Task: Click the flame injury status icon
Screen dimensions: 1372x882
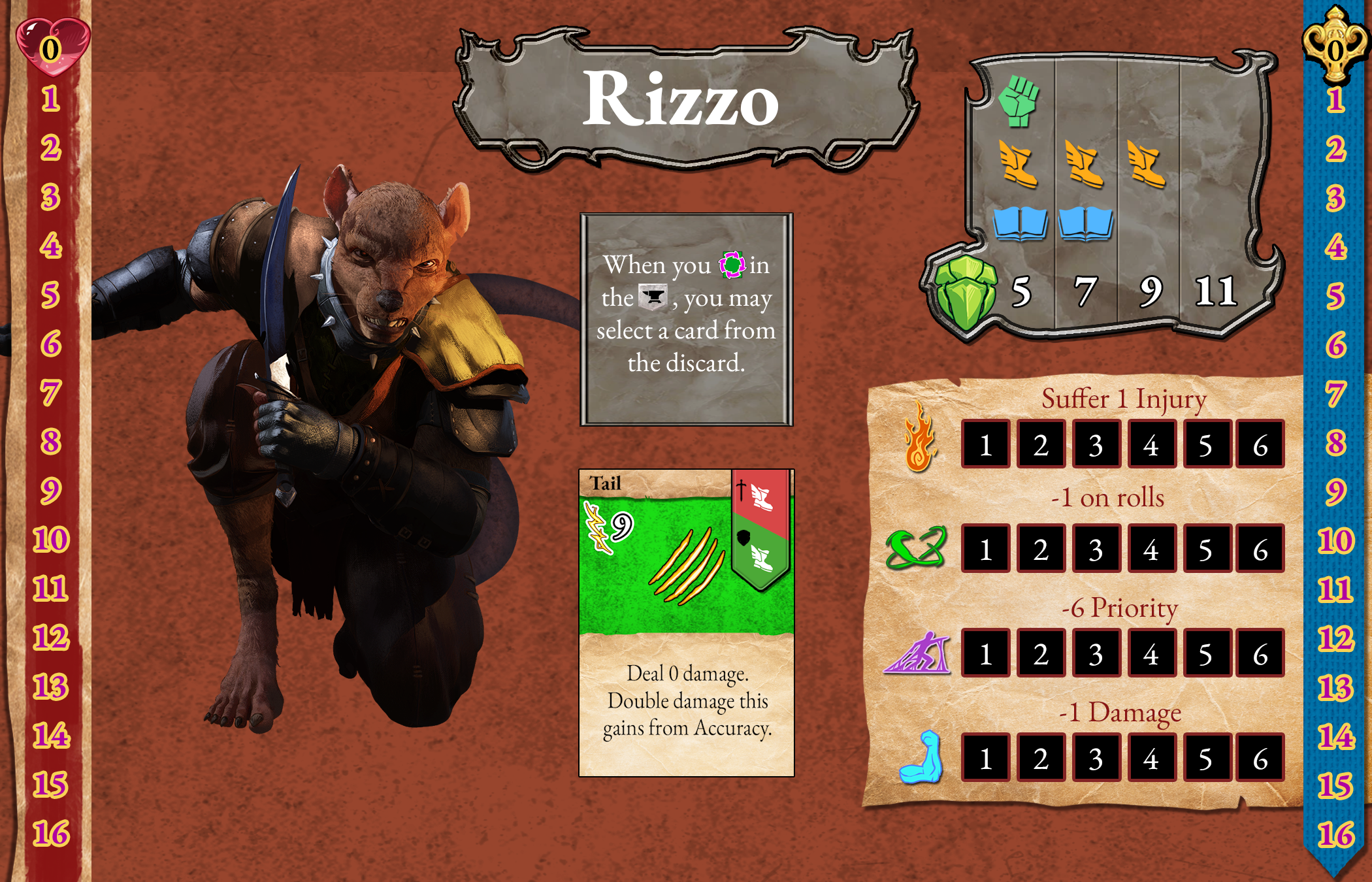Action: pos(919,436)
